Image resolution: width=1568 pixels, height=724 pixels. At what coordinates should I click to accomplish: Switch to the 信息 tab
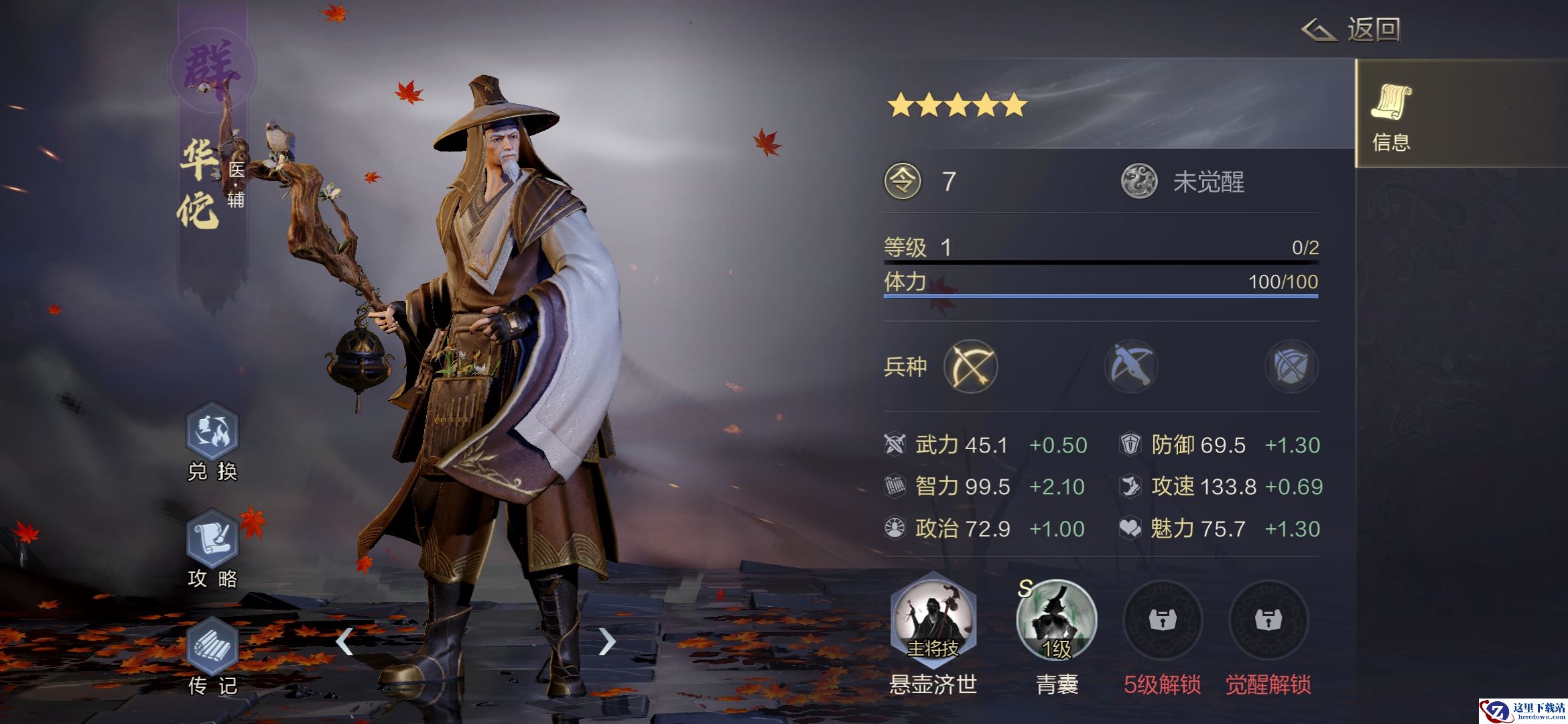click(x=1391, y=114)
